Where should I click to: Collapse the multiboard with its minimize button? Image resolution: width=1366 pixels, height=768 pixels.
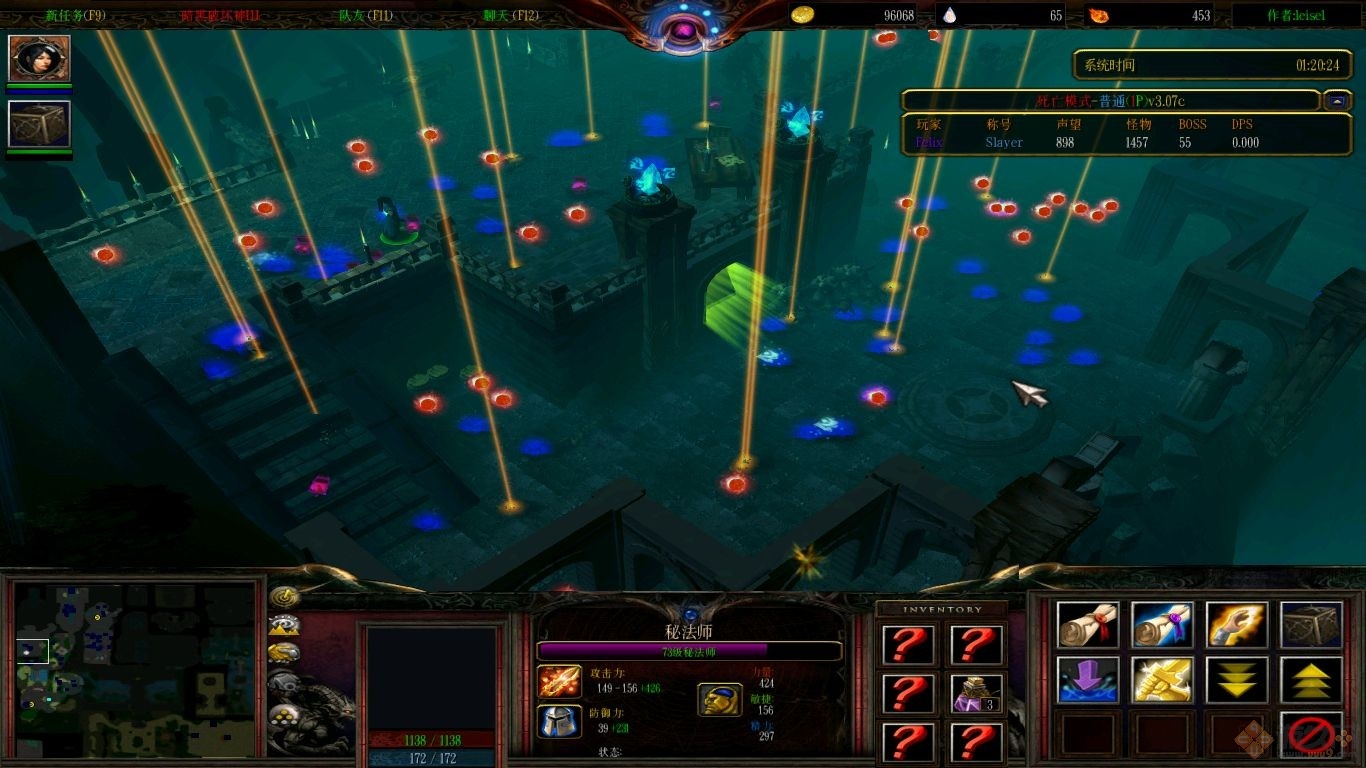click(1337, 101)
